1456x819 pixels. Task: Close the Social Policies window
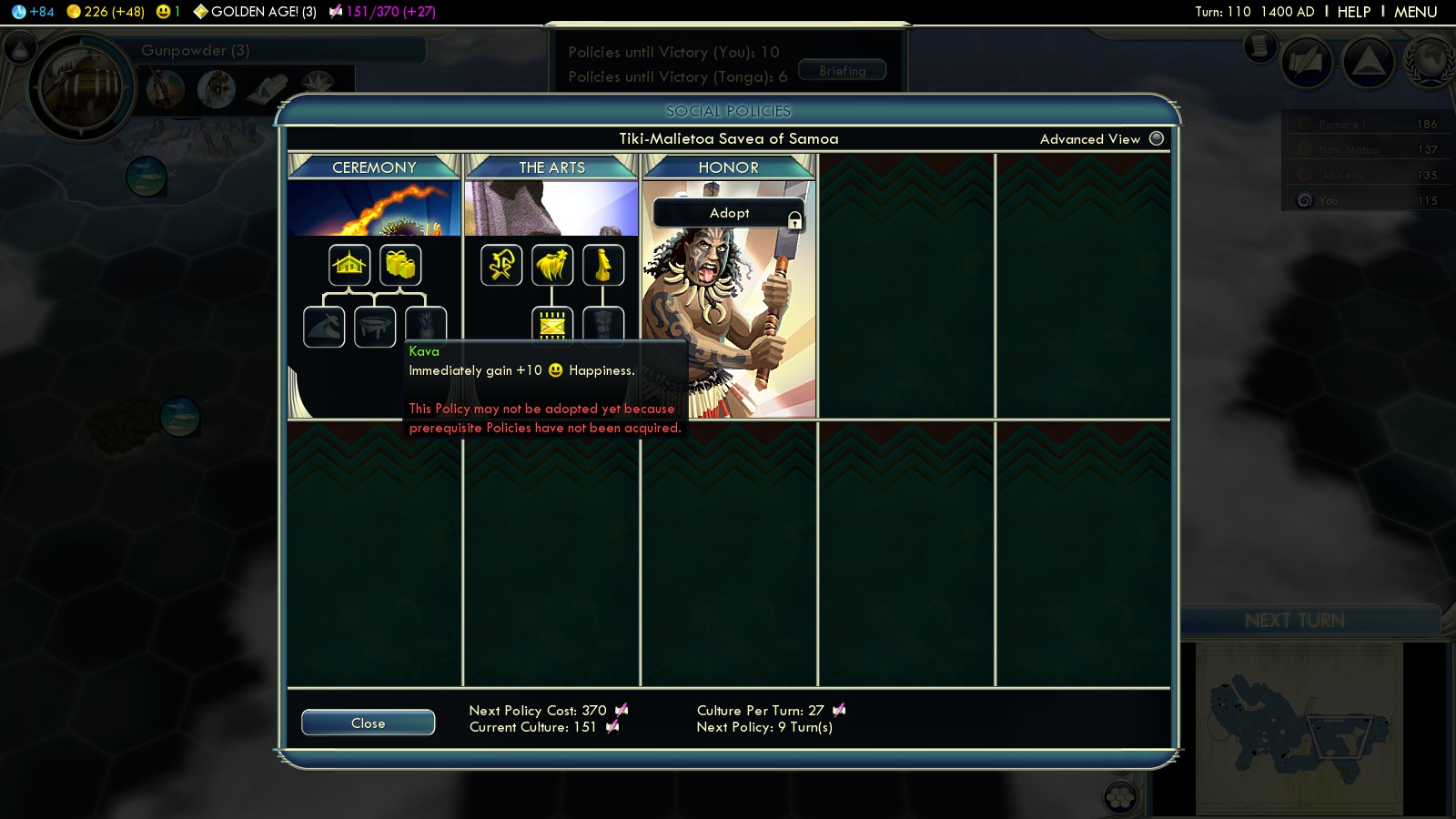(x=368, y=723)
